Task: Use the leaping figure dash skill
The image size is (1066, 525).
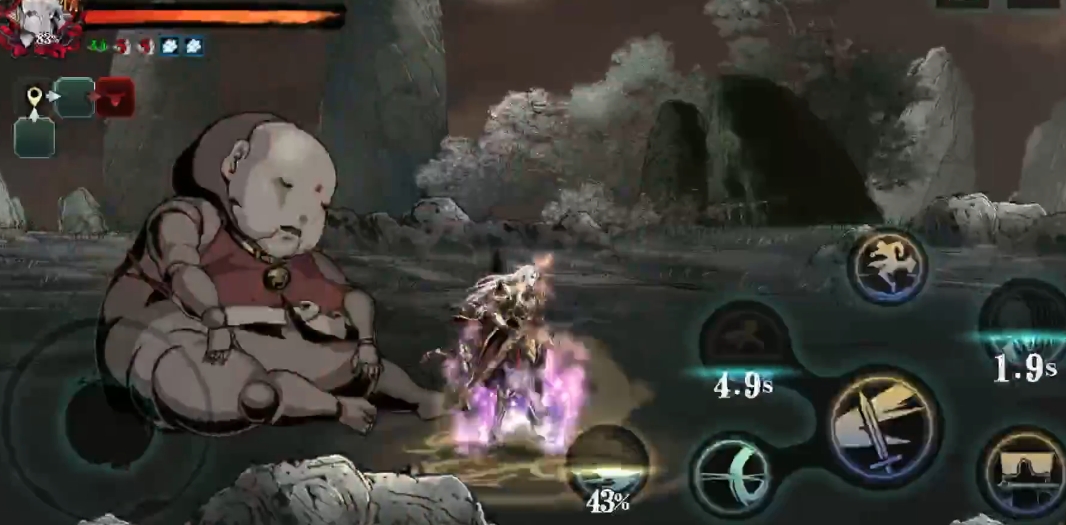Action: [887, 267]
